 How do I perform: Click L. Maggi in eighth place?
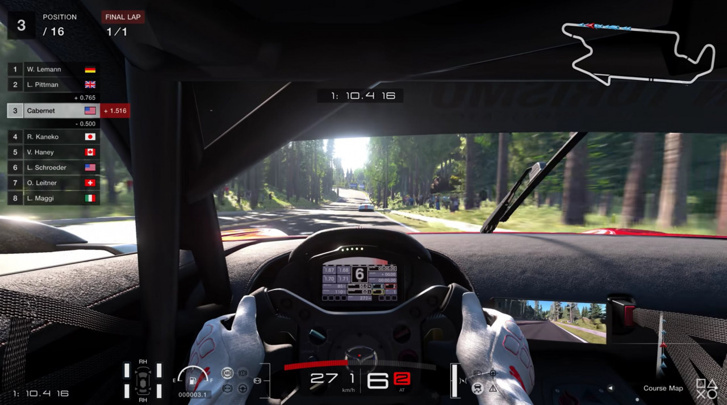(53, 198)
